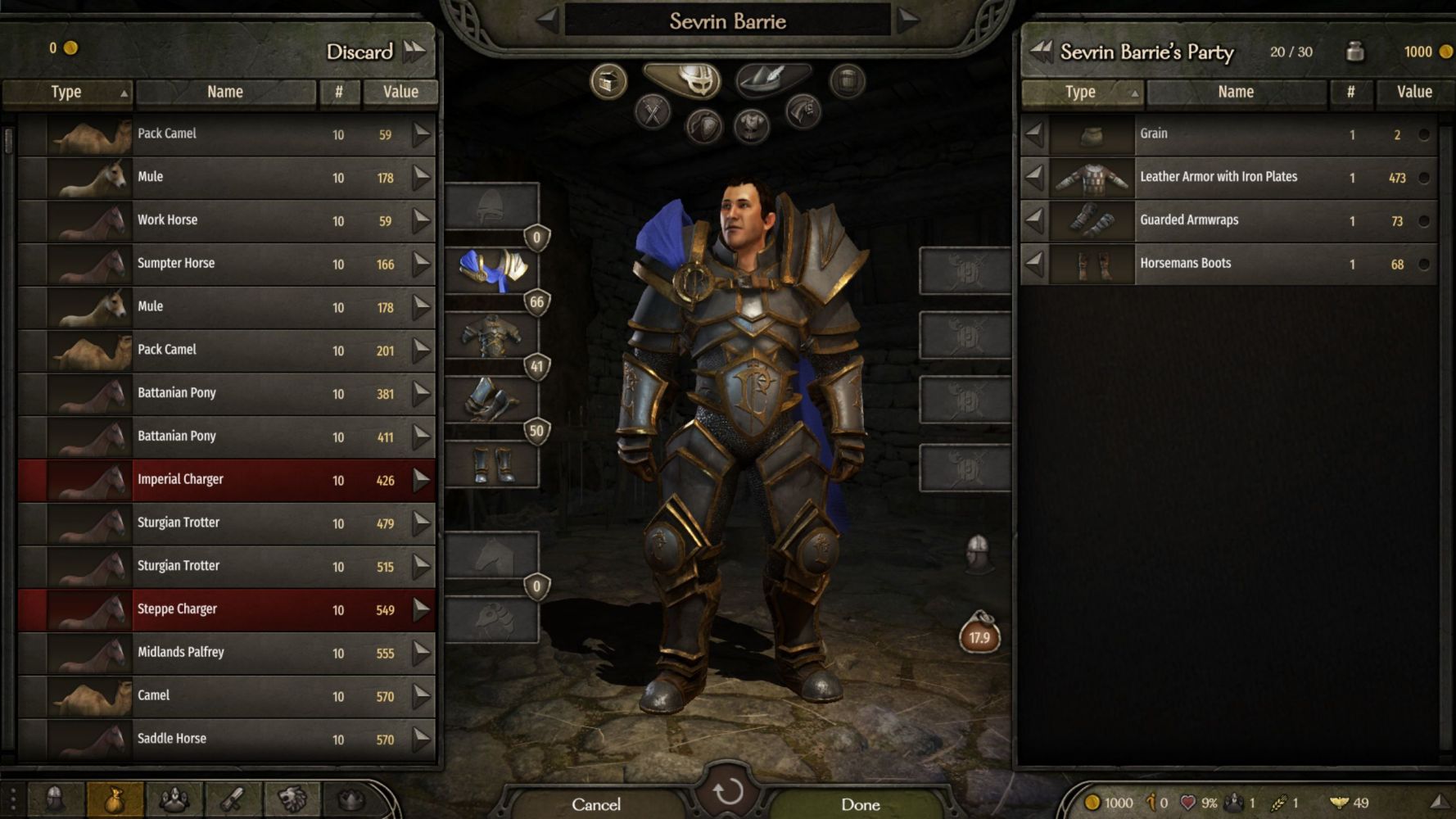
Task: Cancel the inventory changes
Action: click(x=596, y=804)
